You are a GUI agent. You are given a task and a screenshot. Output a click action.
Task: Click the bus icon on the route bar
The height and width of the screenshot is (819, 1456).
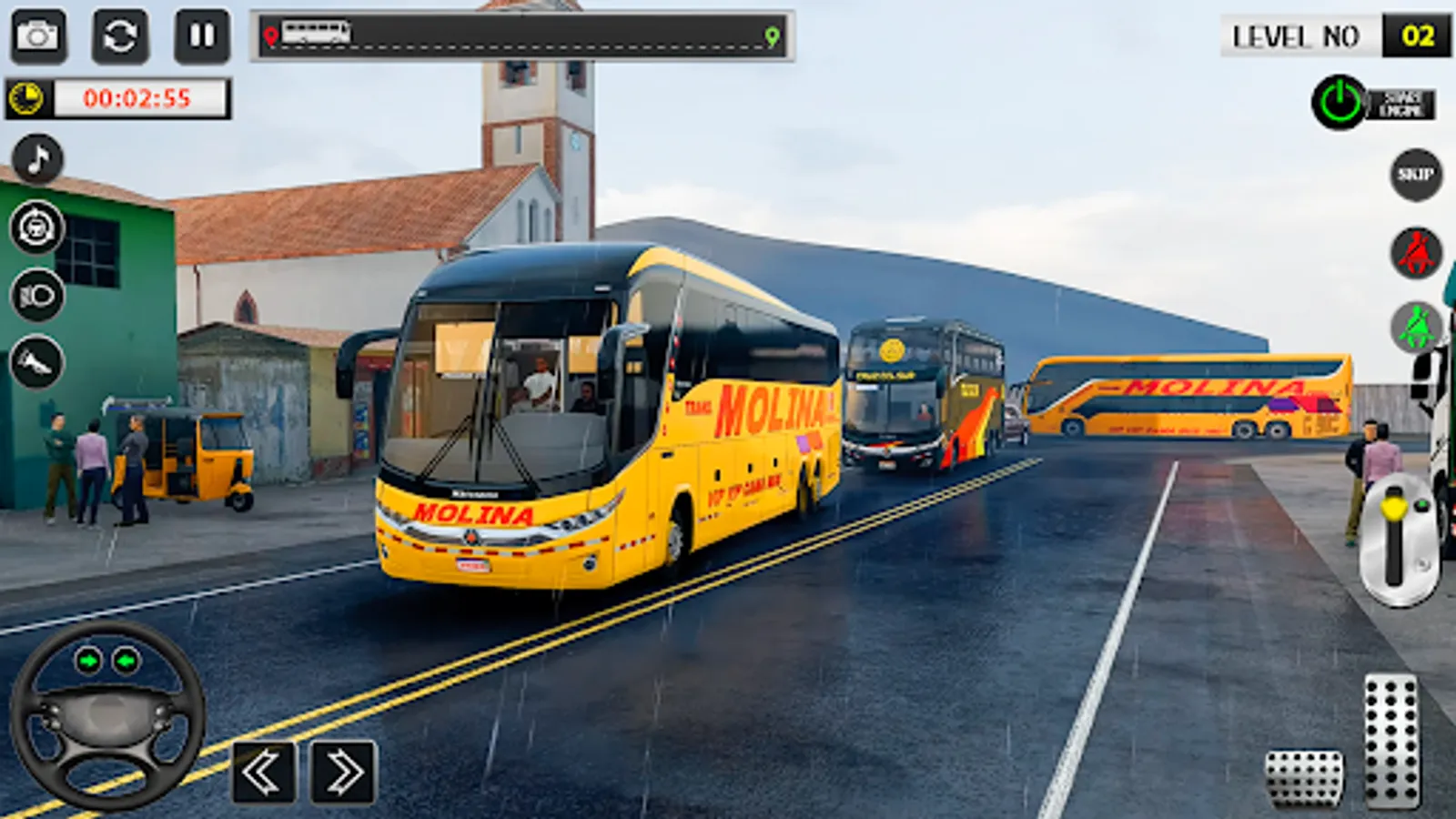tap(318, 35)
